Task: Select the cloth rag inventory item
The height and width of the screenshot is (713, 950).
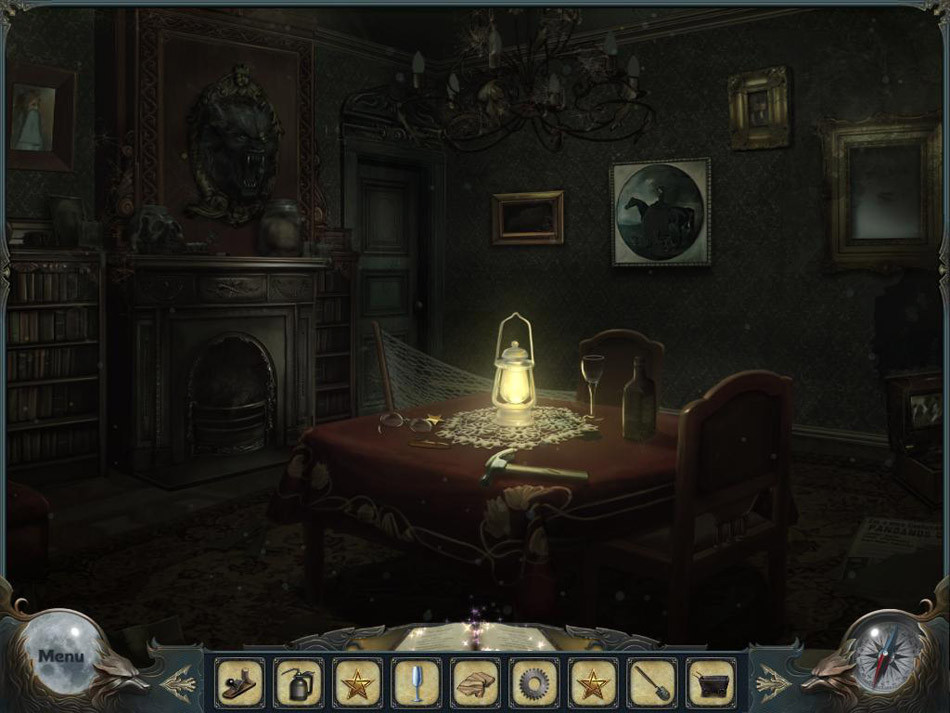Action: pos(475,683)
